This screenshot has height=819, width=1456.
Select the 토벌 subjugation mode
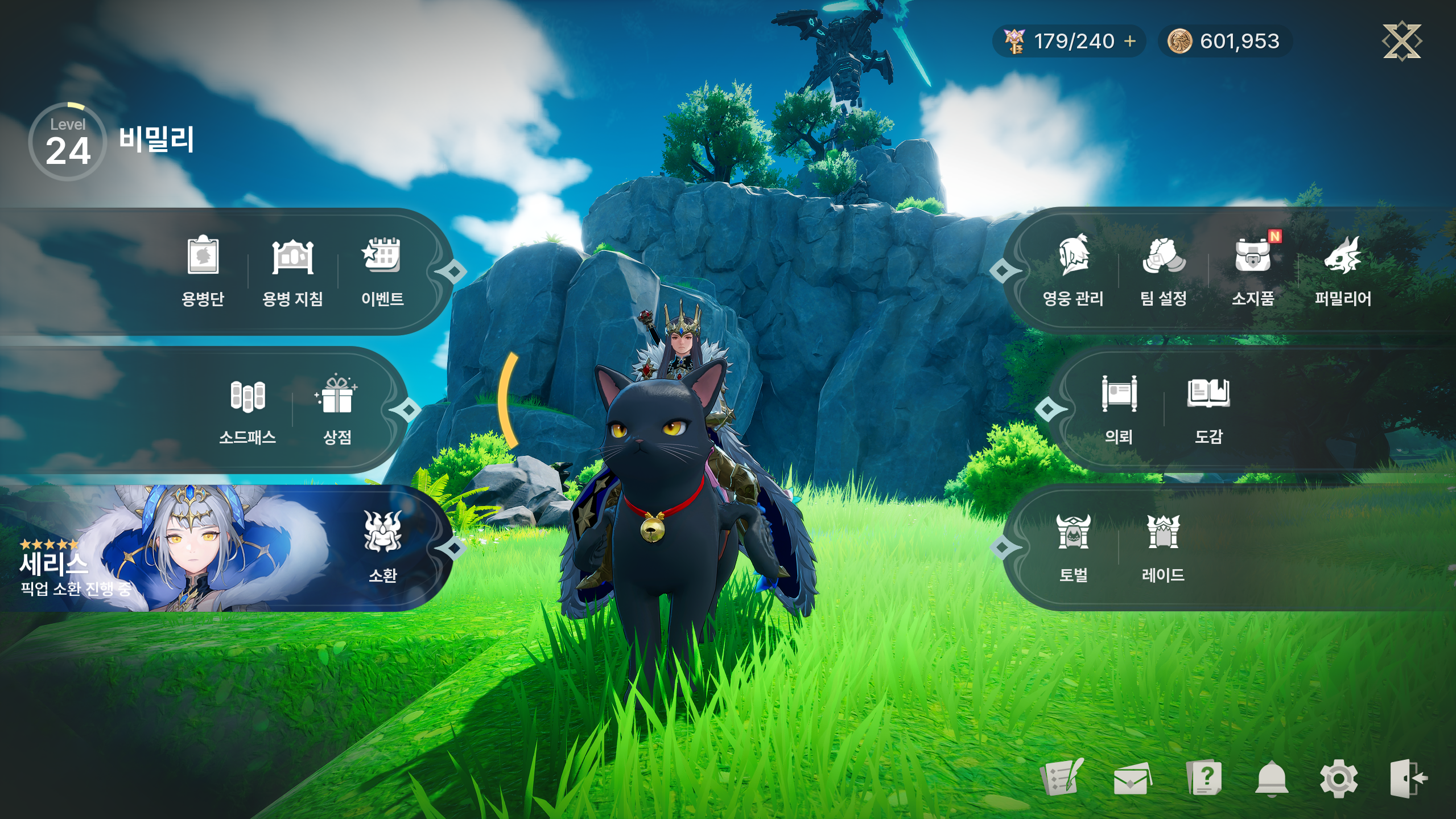point(1074,548)
